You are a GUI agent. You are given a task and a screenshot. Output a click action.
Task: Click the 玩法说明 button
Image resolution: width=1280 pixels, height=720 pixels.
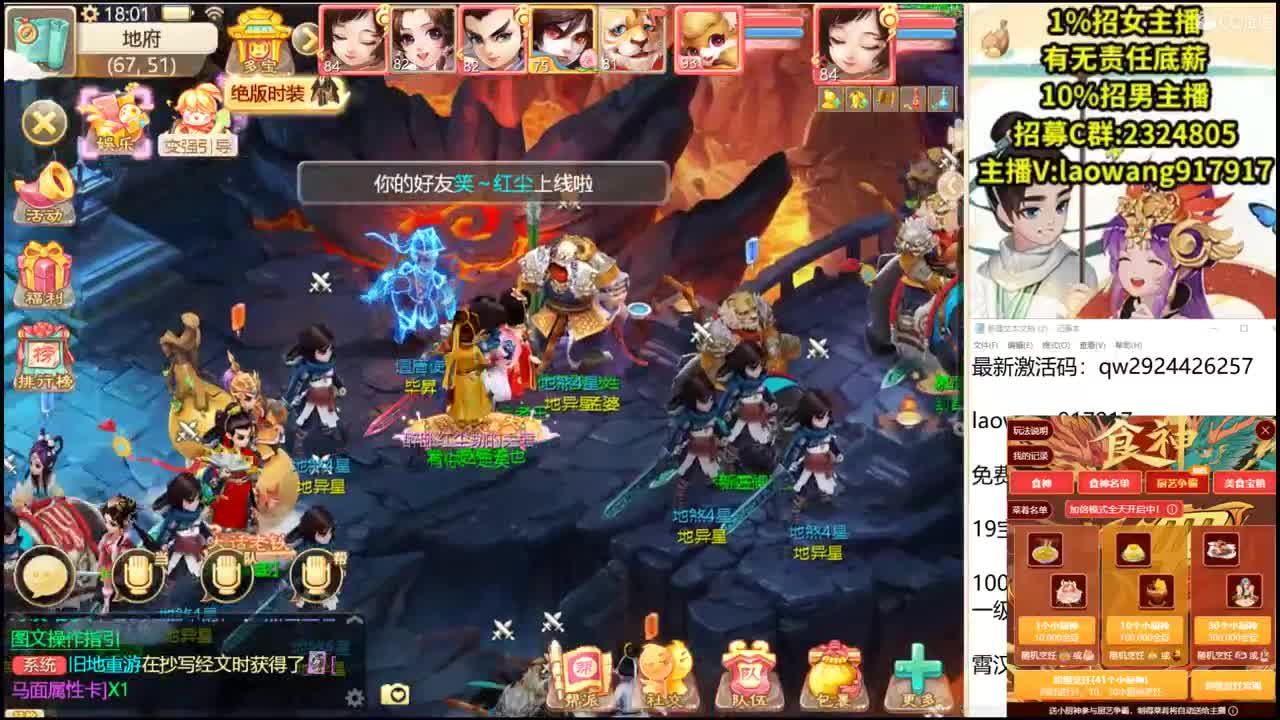pyautogui.click(x=1030, y=431)
